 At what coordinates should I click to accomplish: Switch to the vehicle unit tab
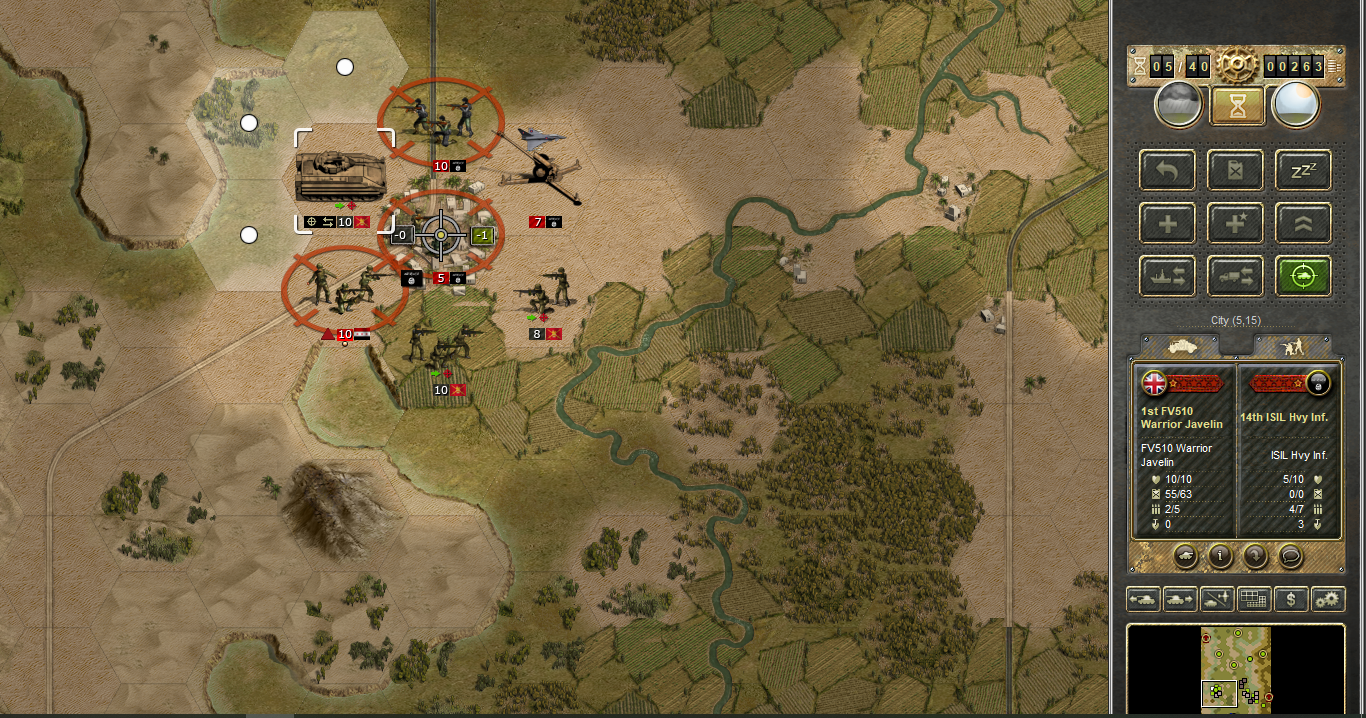click(x=1180, y=345)
